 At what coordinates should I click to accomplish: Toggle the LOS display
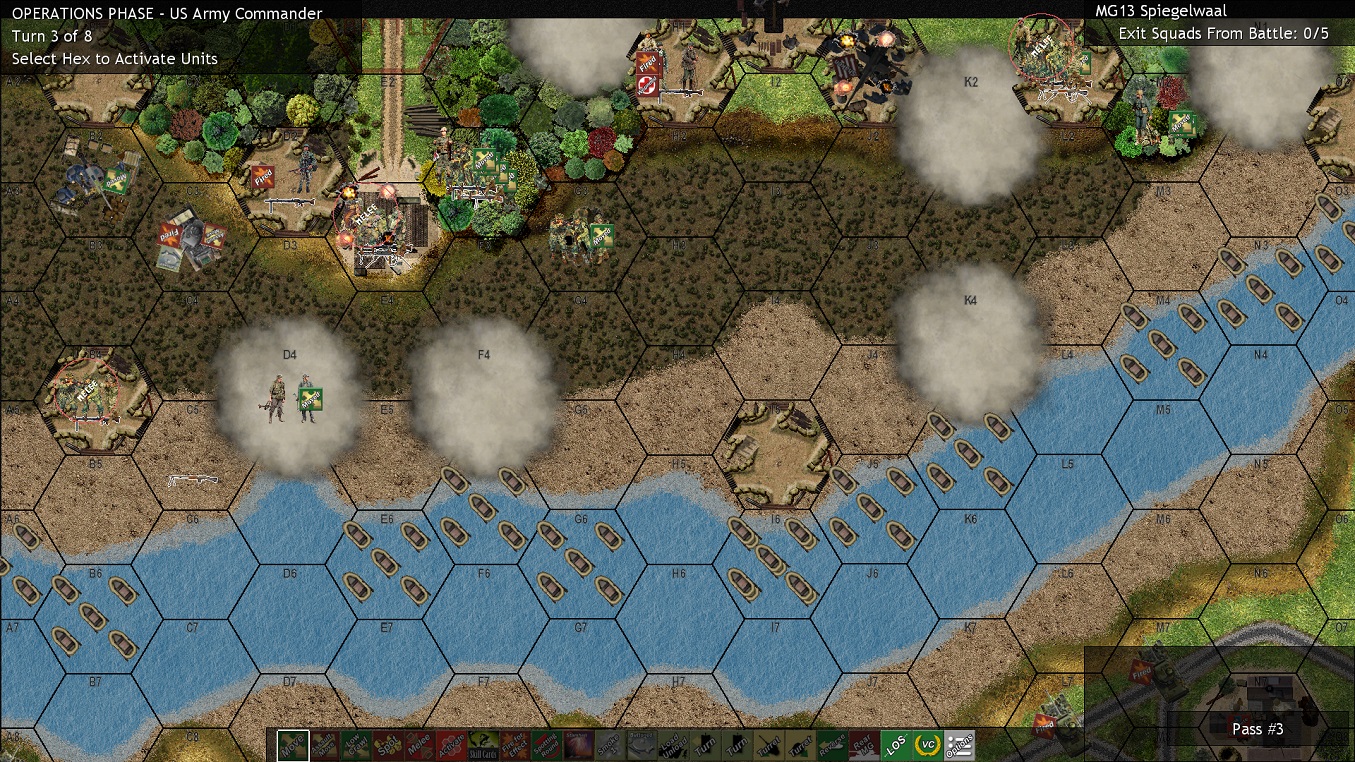[896, 745]
